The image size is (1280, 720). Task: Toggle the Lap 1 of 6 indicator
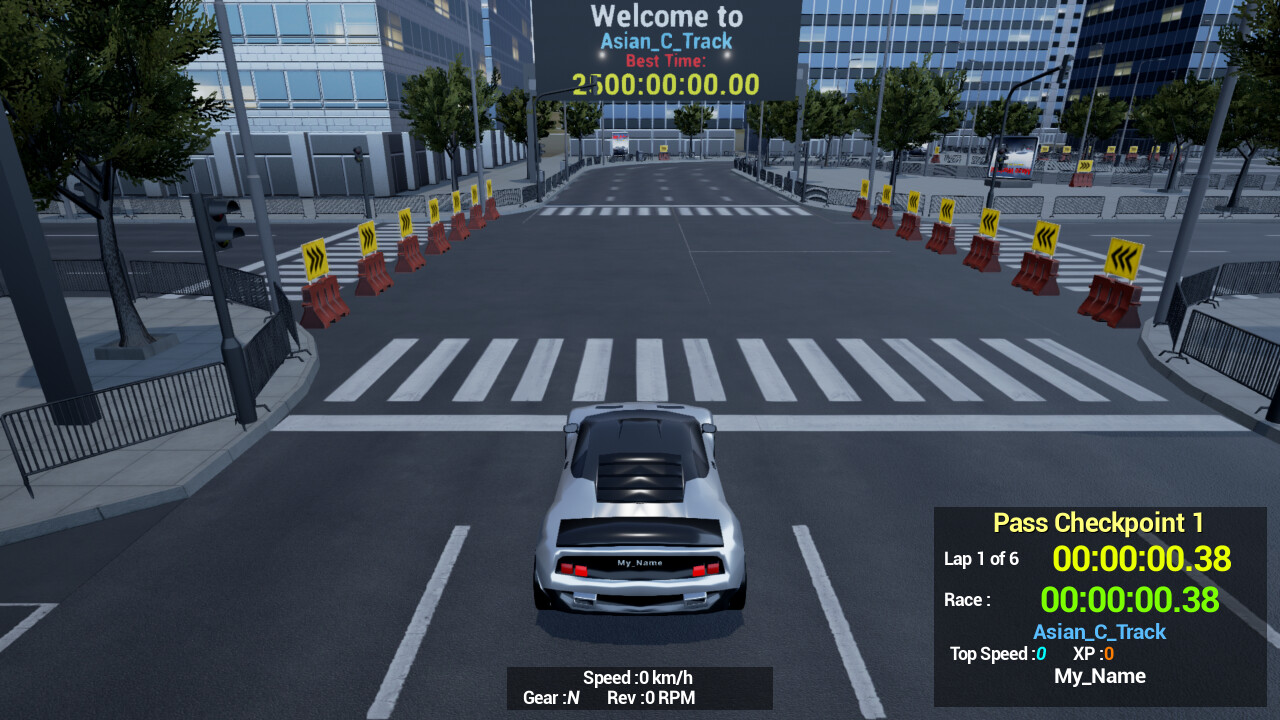982,559
